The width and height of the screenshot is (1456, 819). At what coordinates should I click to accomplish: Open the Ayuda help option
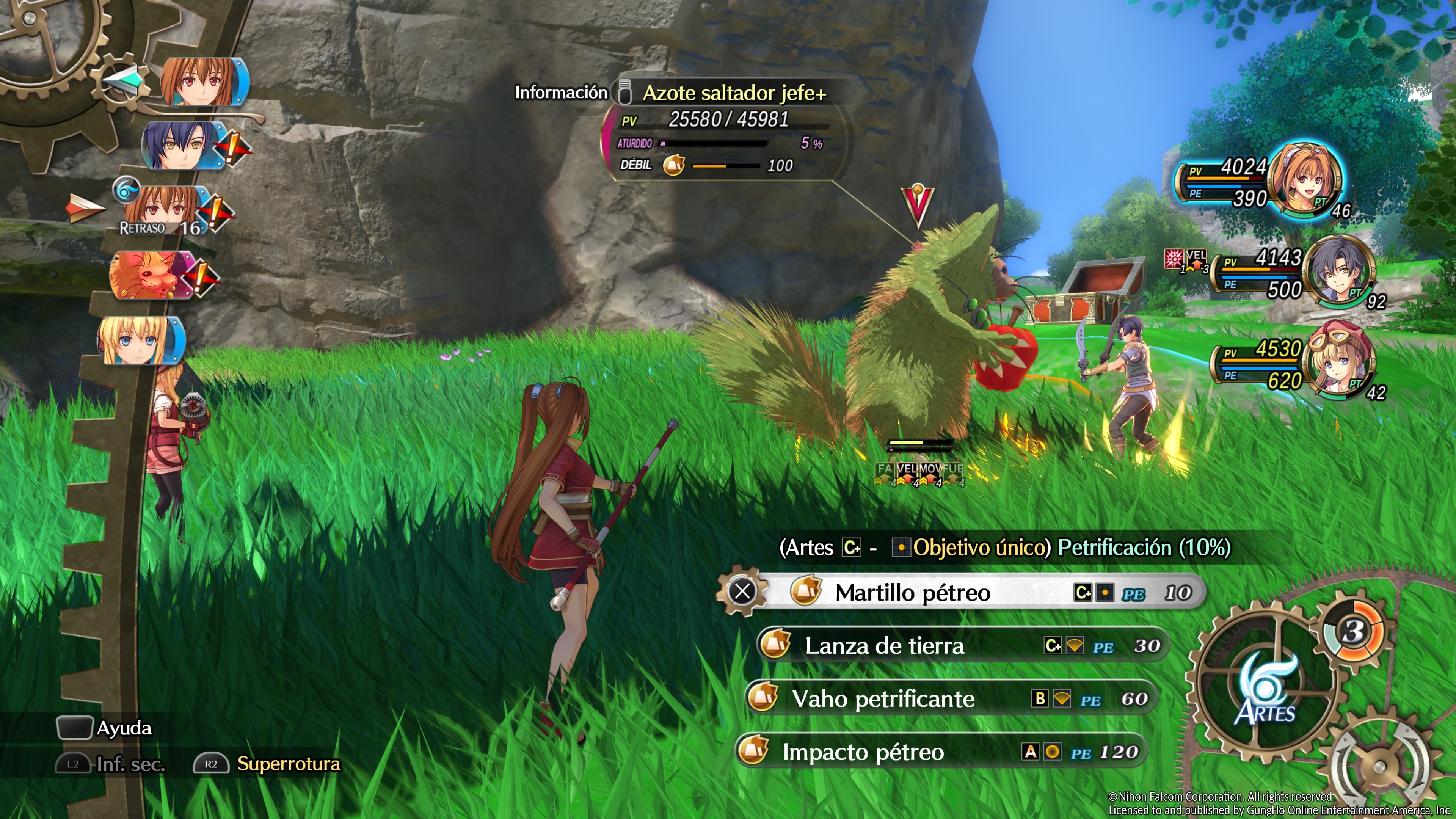[124, 728]
